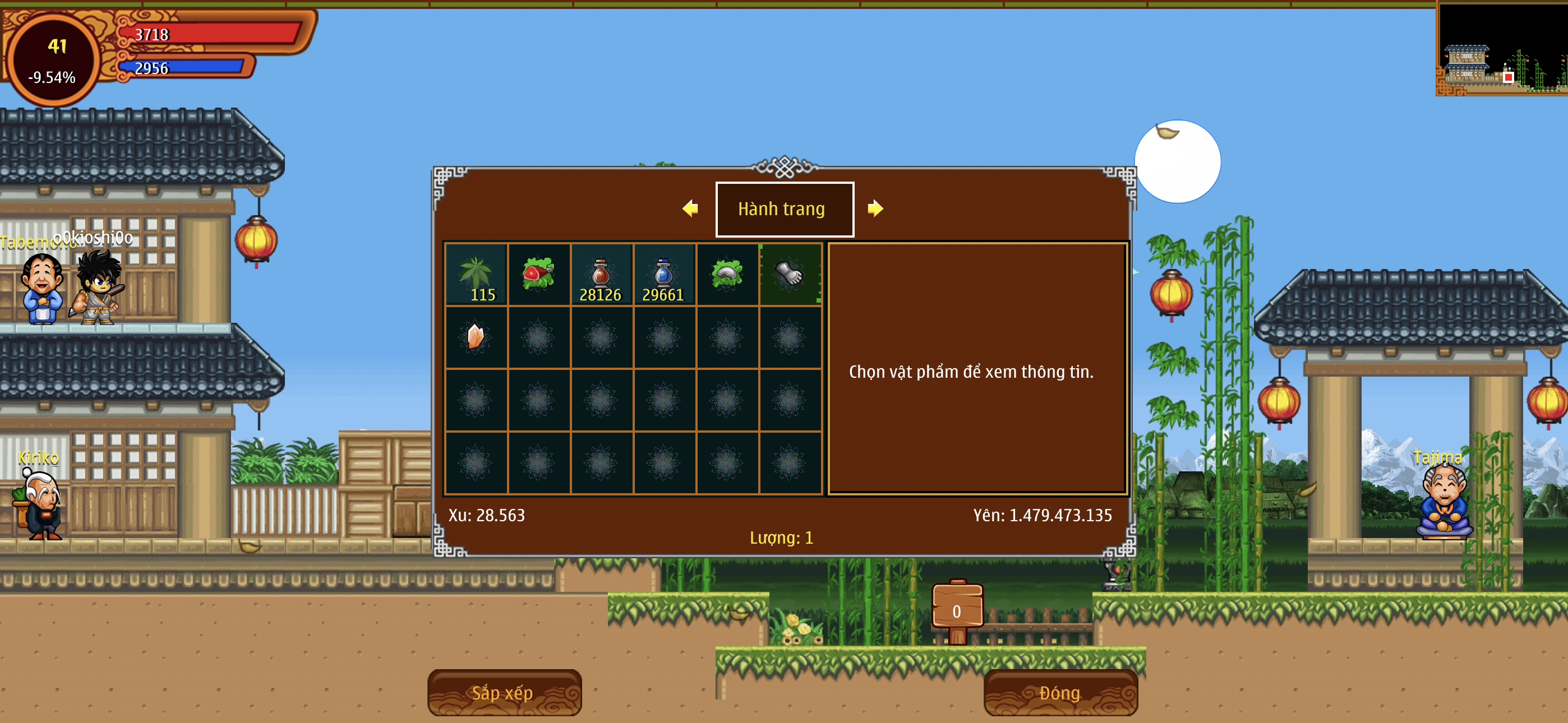The height and width of the screenshot is (723, 1568).
Task: Open the level 41 character portrait
Action: coord(54,59)
